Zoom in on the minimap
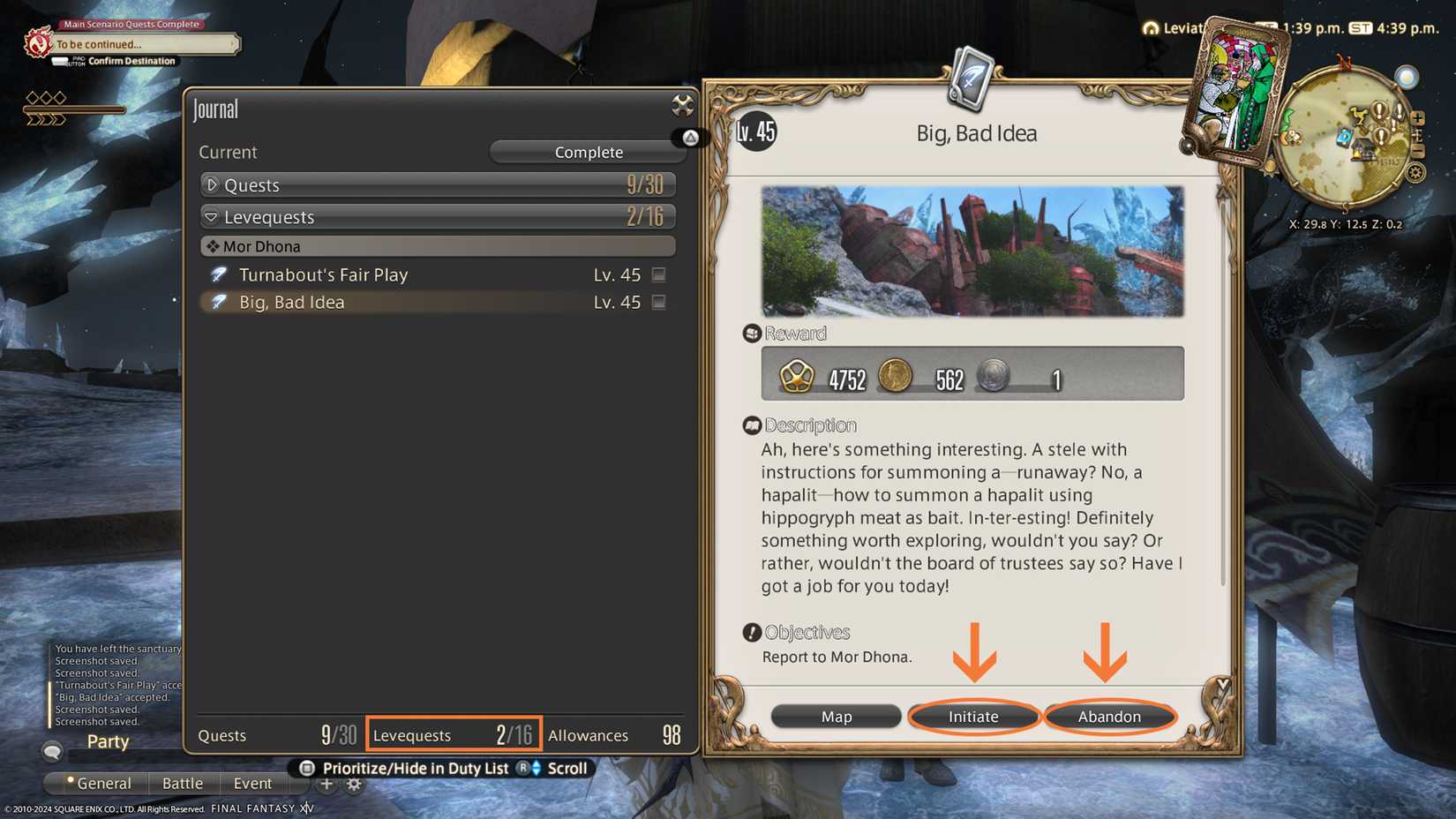Image resolution: width=1456 pixels, height=819 pixels. [x=1417, y=116]
